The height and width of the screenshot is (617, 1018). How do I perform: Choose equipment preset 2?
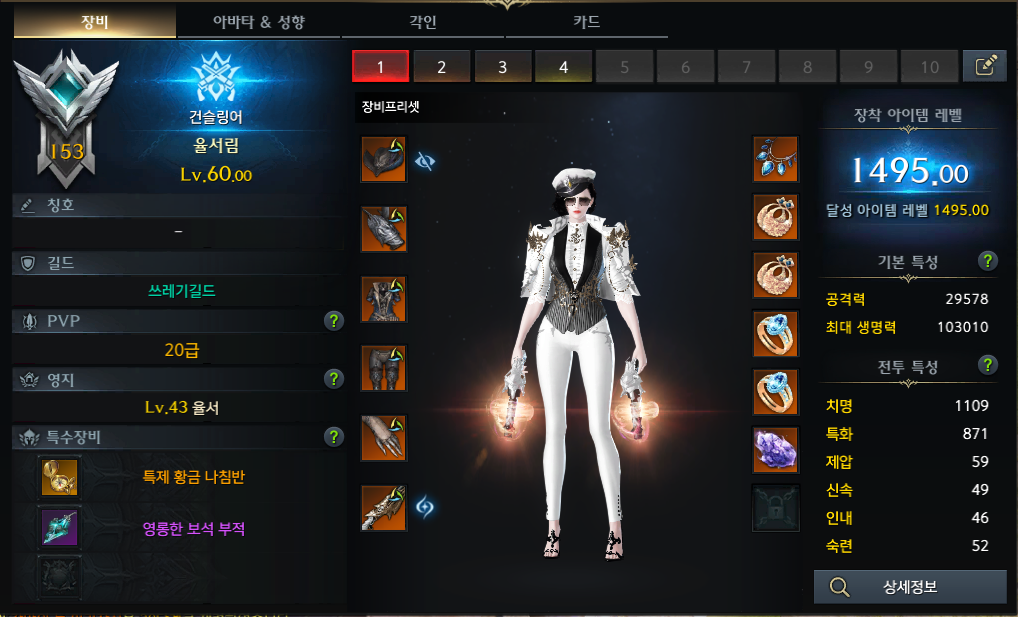click(441, 67)
